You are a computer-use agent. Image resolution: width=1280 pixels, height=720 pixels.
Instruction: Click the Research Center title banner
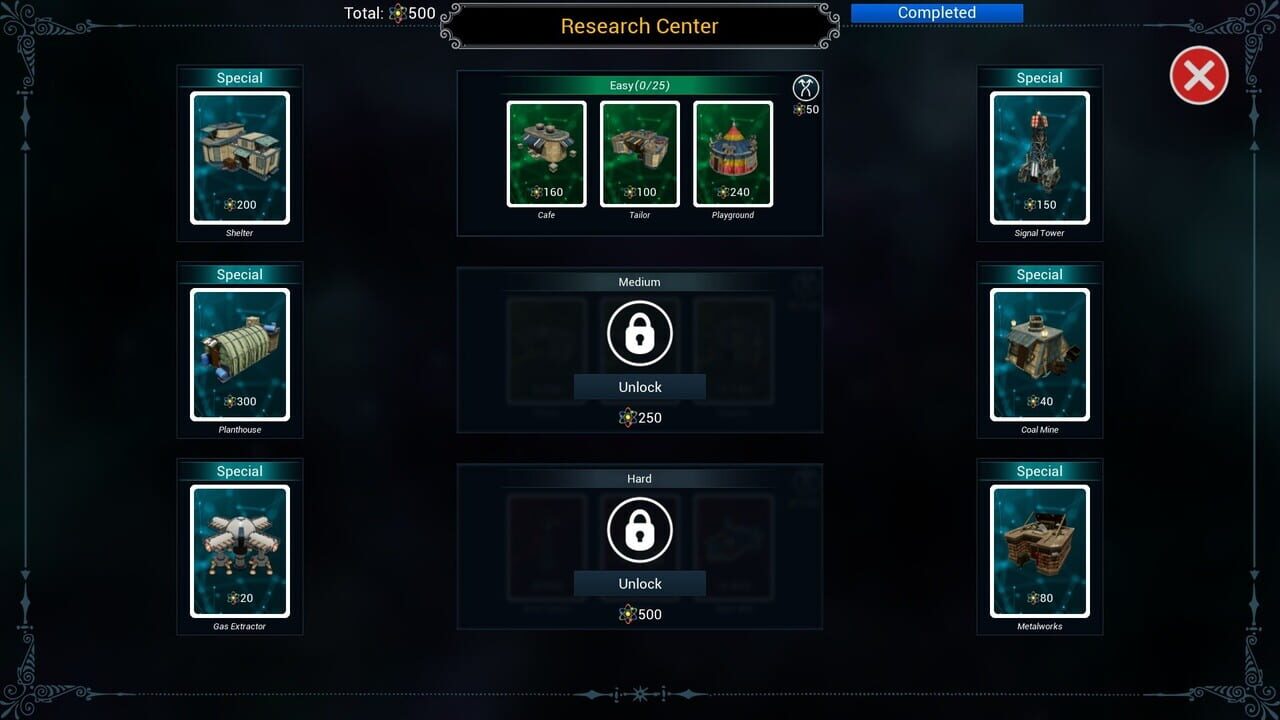click(640, 26)
